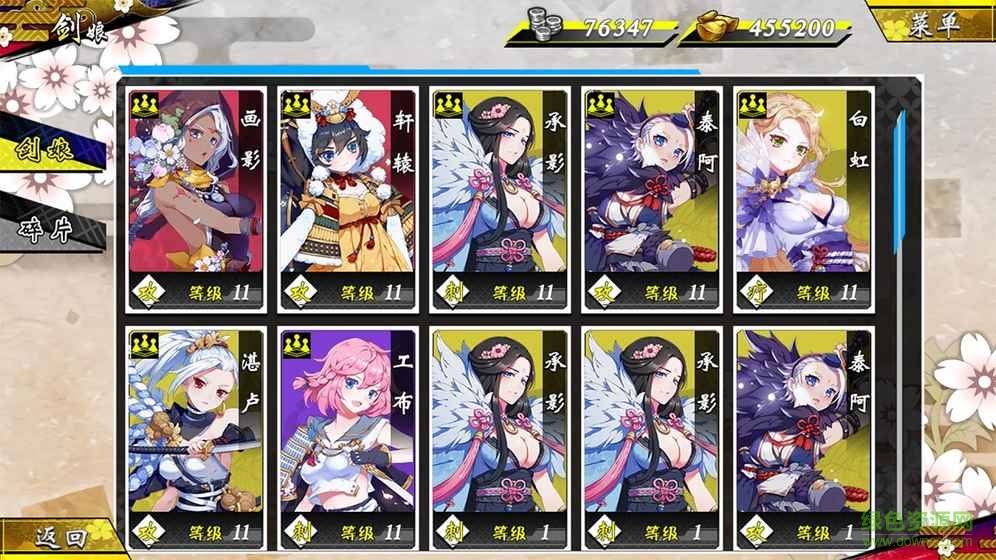This screenshot has height=560, width=996.
Task: Switch to the 剑娘 tab
Action: click(50, 151)
